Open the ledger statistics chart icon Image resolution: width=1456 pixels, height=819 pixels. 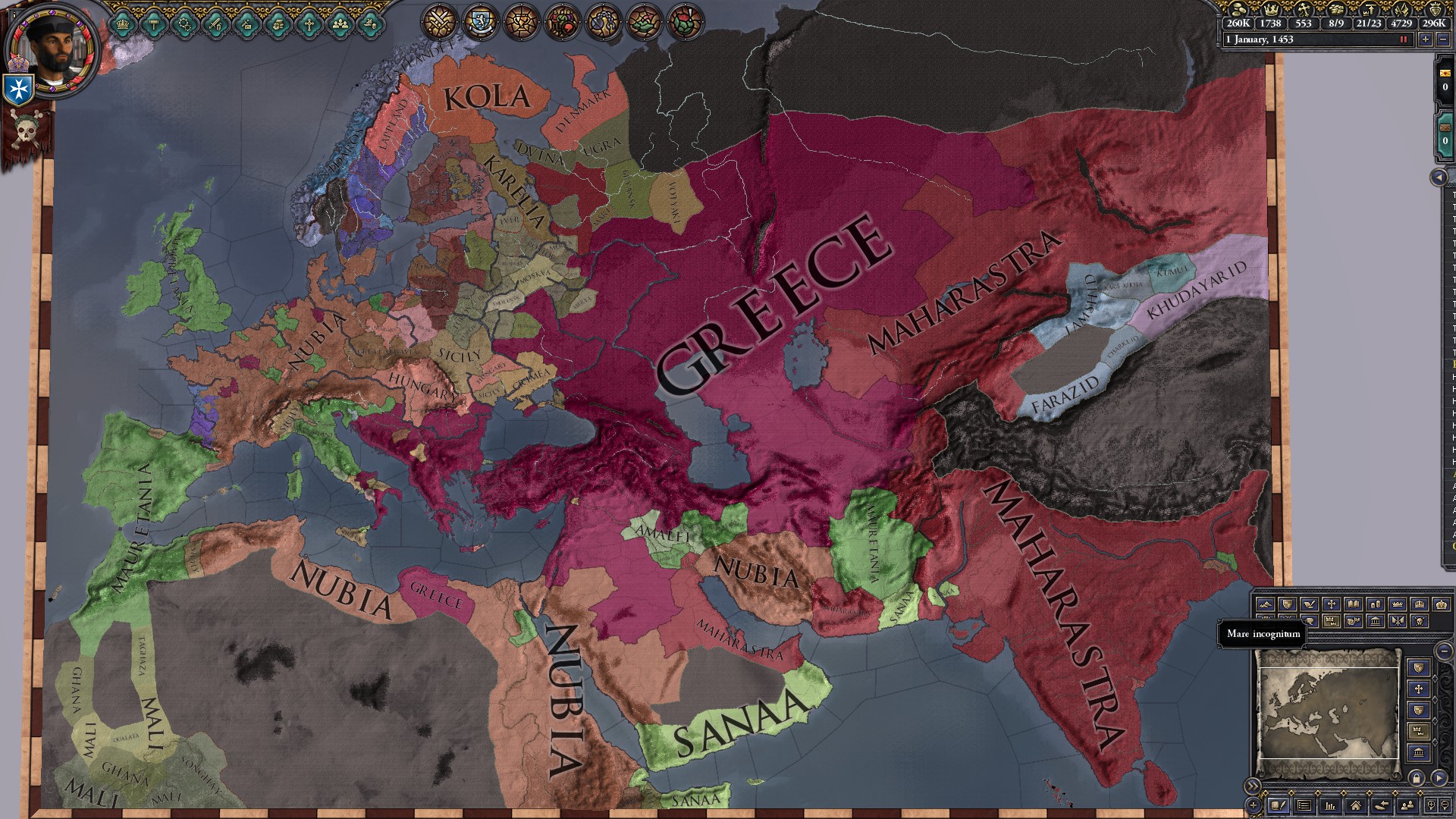[x=1329, y=805]
